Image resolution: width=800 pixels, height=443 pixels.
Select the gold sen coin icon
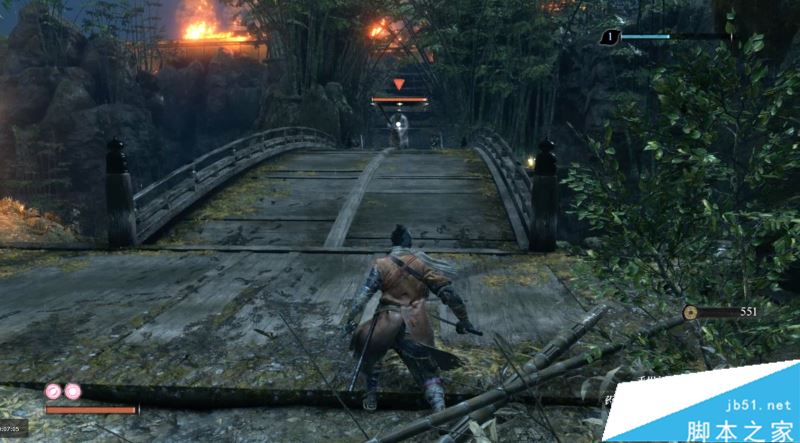[x=690, y=313]
